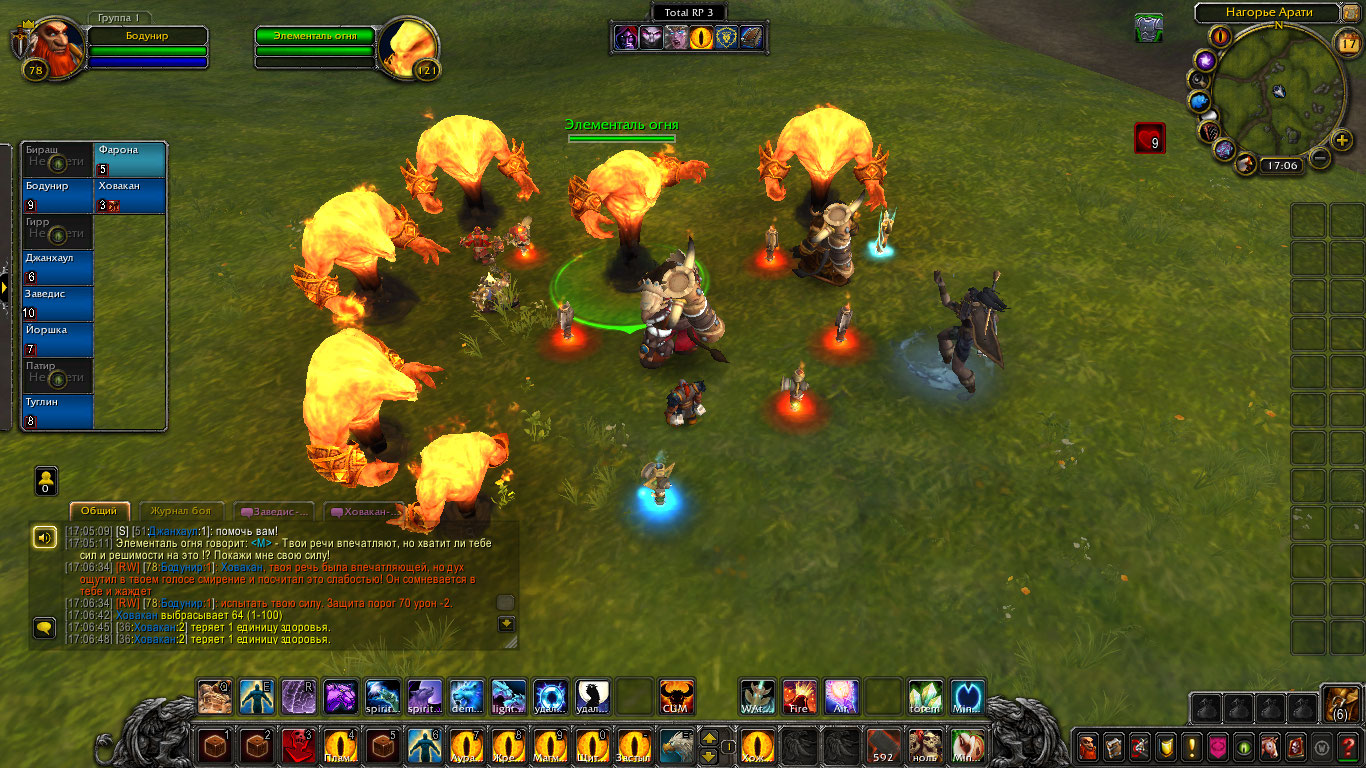Select the Общий chat tab
Image resolution: width=1366 pixels, height=768 pixels.
click(x=99, y=511)
